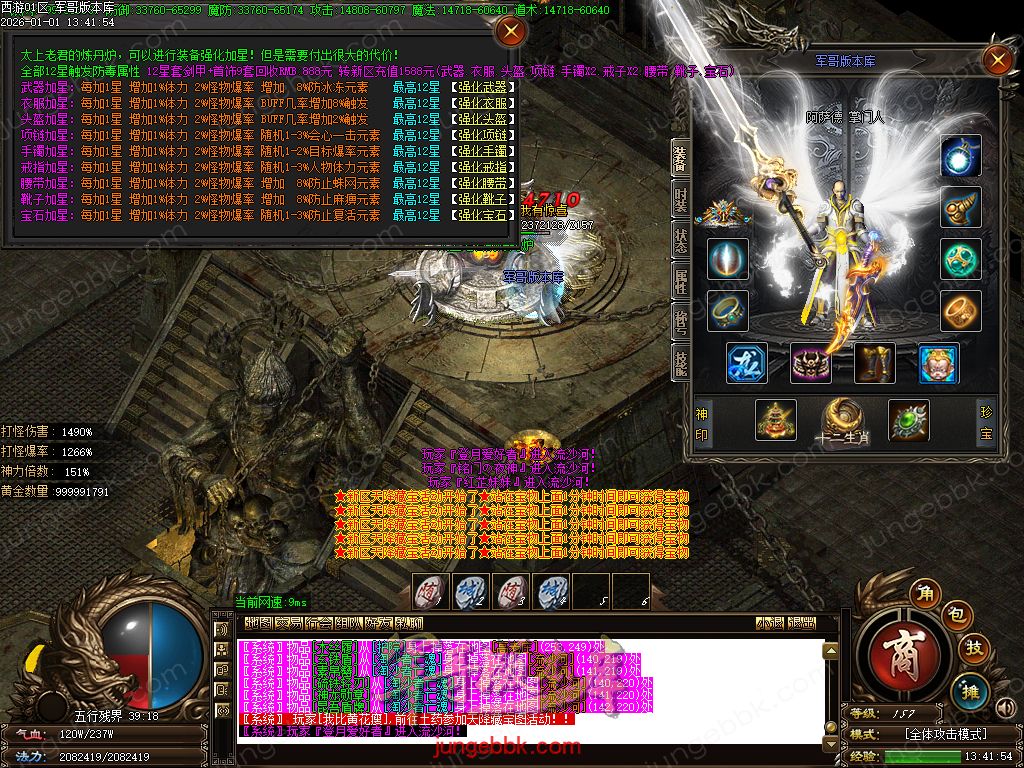Open the 珍宝 treasure section
The height and width of the screenshot is (768, 1024).
[987, 421]
